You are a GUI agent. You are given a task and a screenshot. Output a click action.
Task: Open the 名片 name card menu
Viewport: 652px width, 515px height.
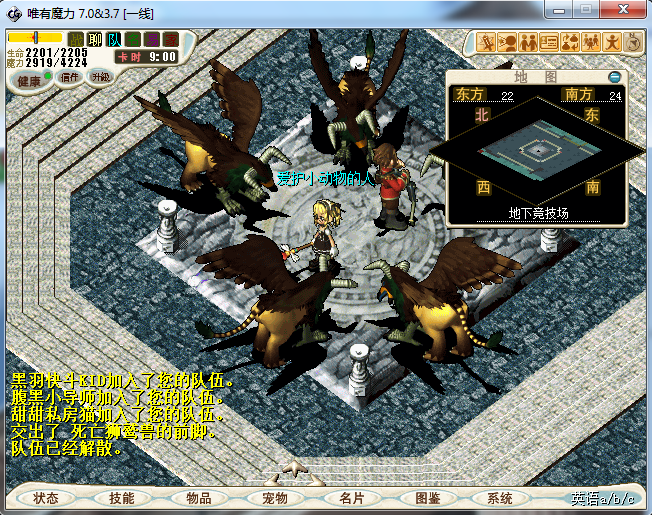pyautogui.click(x=351, y=498)
